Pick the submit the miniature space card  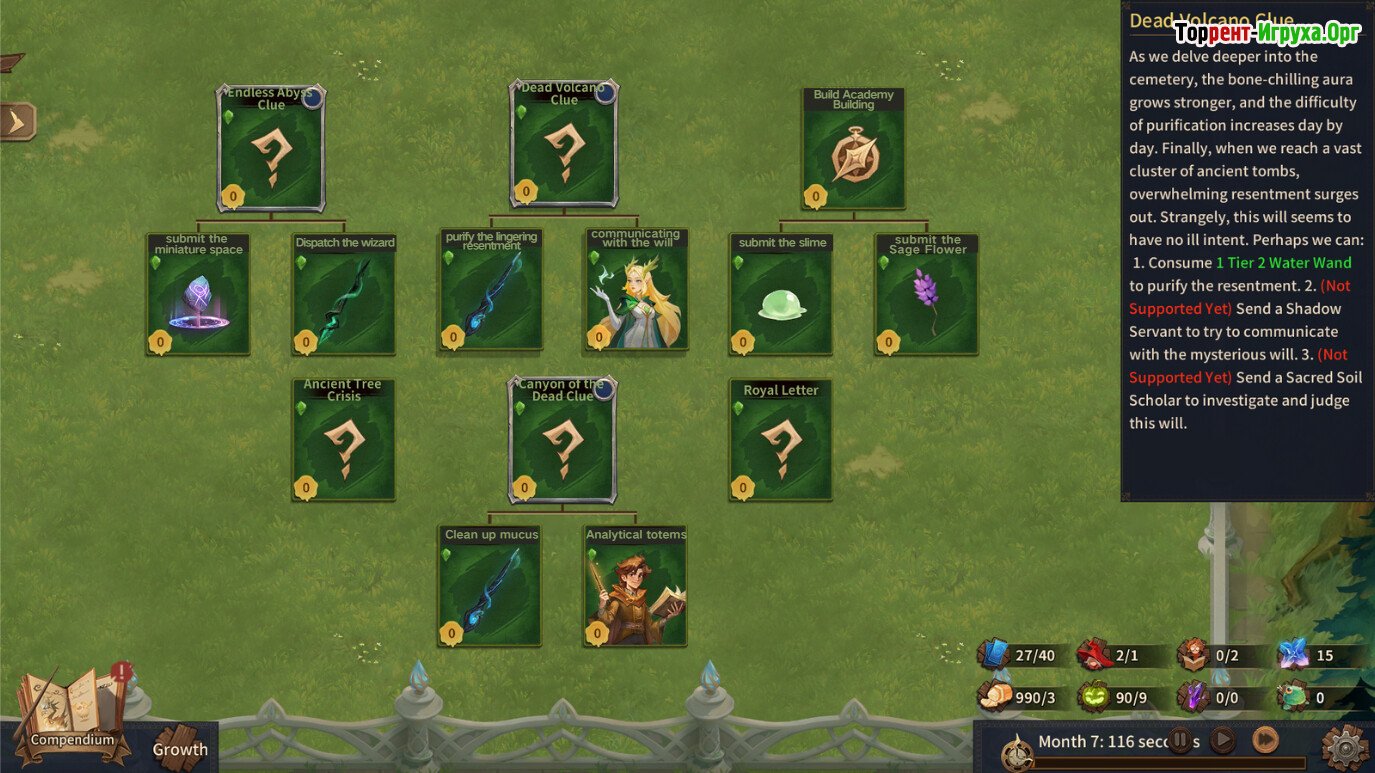click(x=198, y=294)
